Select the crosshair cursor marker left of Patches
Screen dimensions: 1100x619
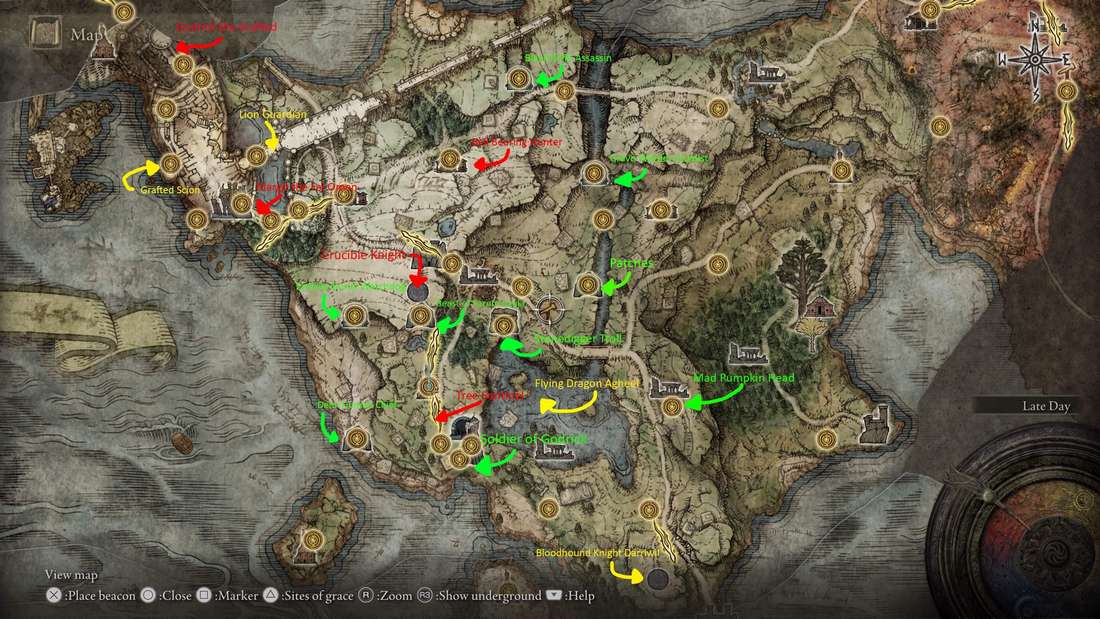[x=549, y=305]
